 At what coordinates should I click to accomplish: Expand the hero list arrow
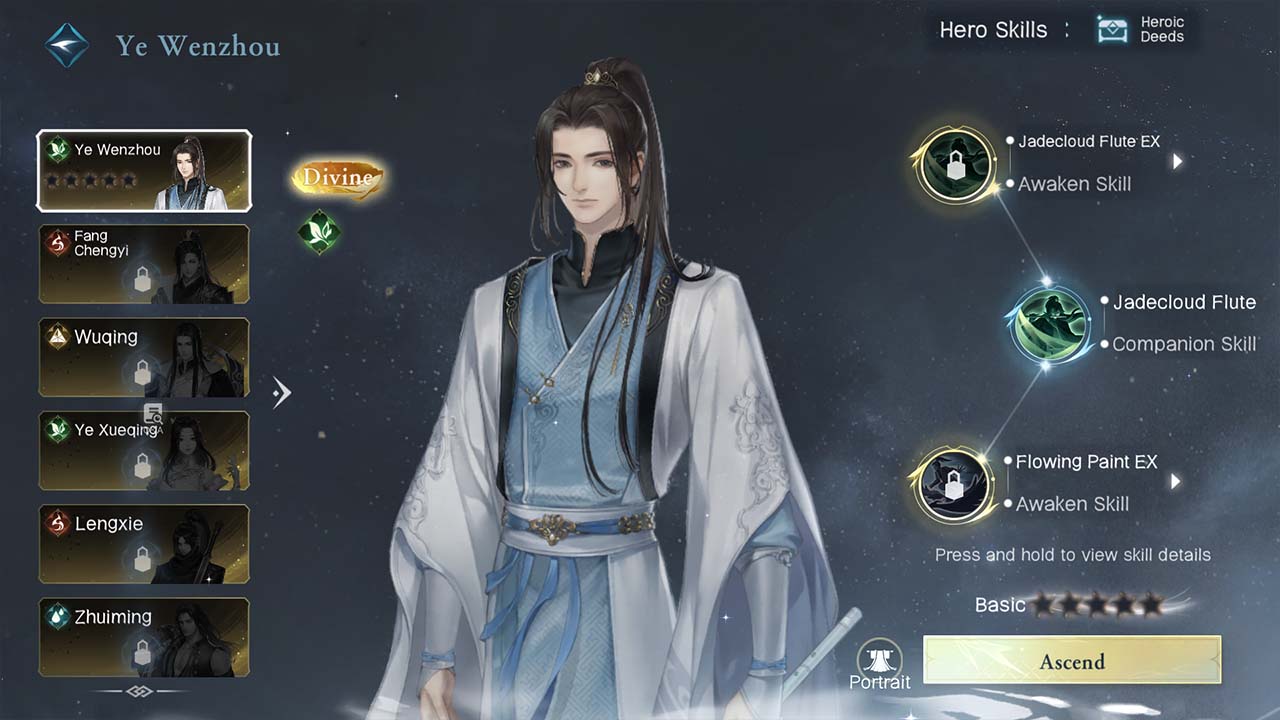(282, 392)
